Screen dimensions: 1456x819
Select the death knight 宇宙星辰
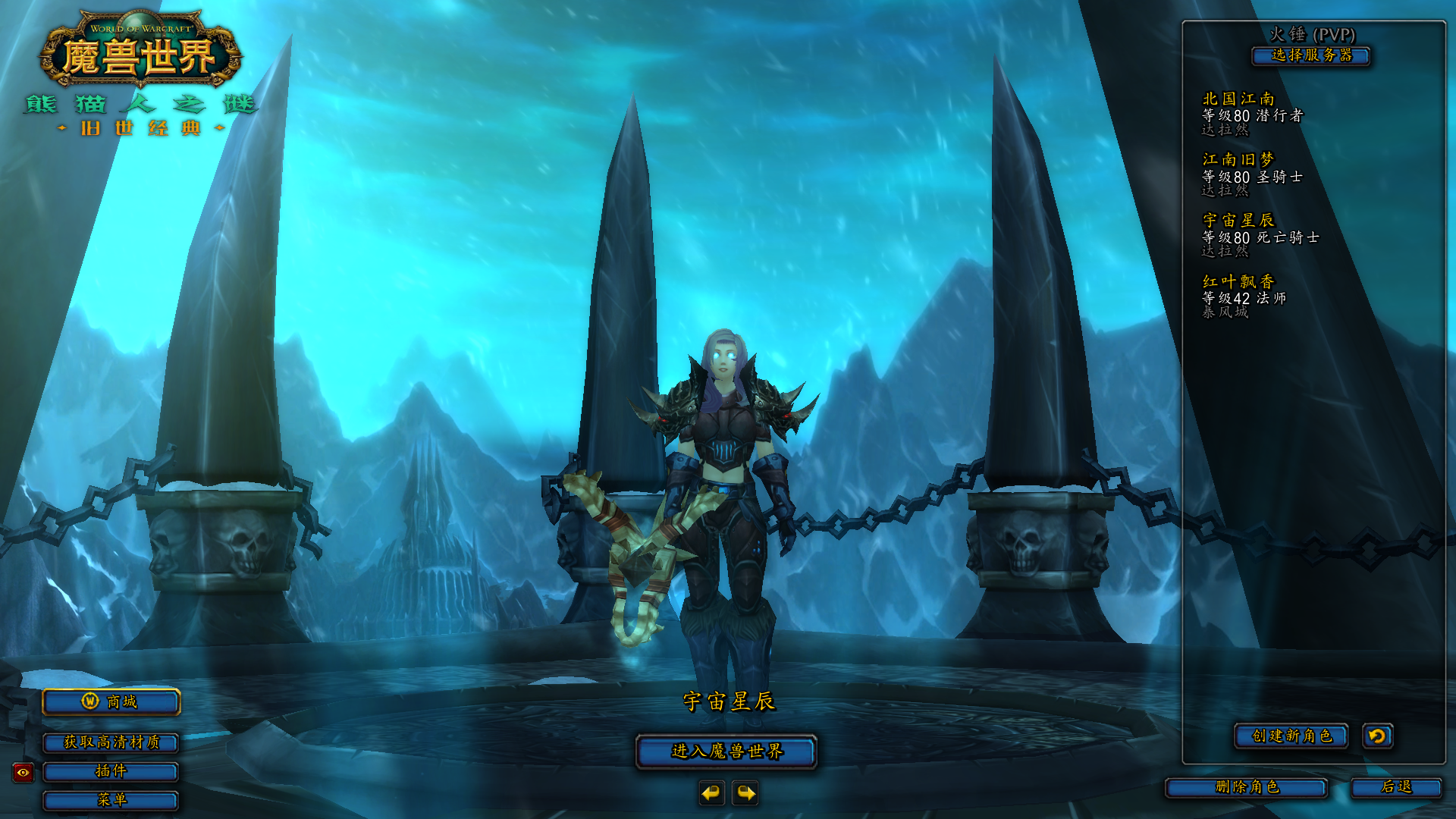(1259, 236)
